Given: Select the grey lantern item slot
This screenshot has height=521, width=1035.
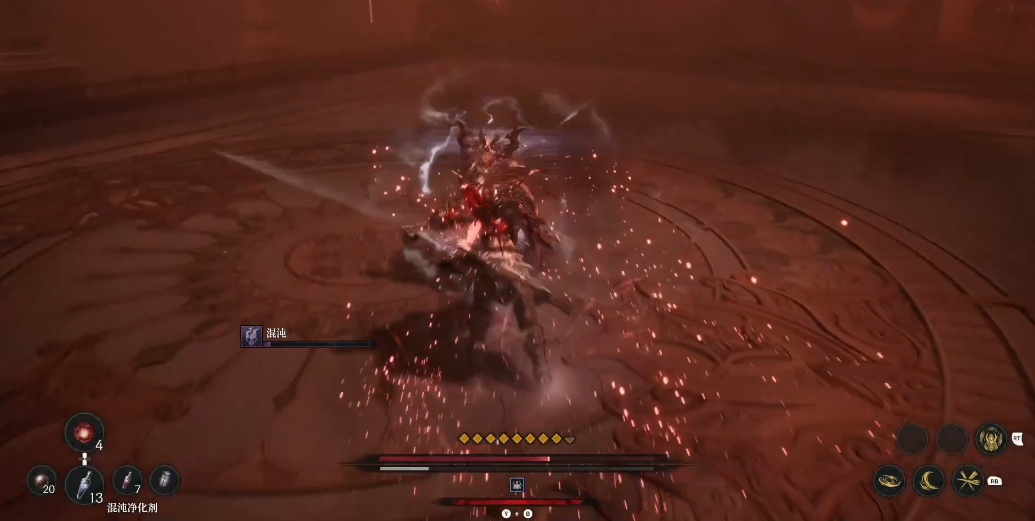Looking at the screenshot, I should click(165, 480).
